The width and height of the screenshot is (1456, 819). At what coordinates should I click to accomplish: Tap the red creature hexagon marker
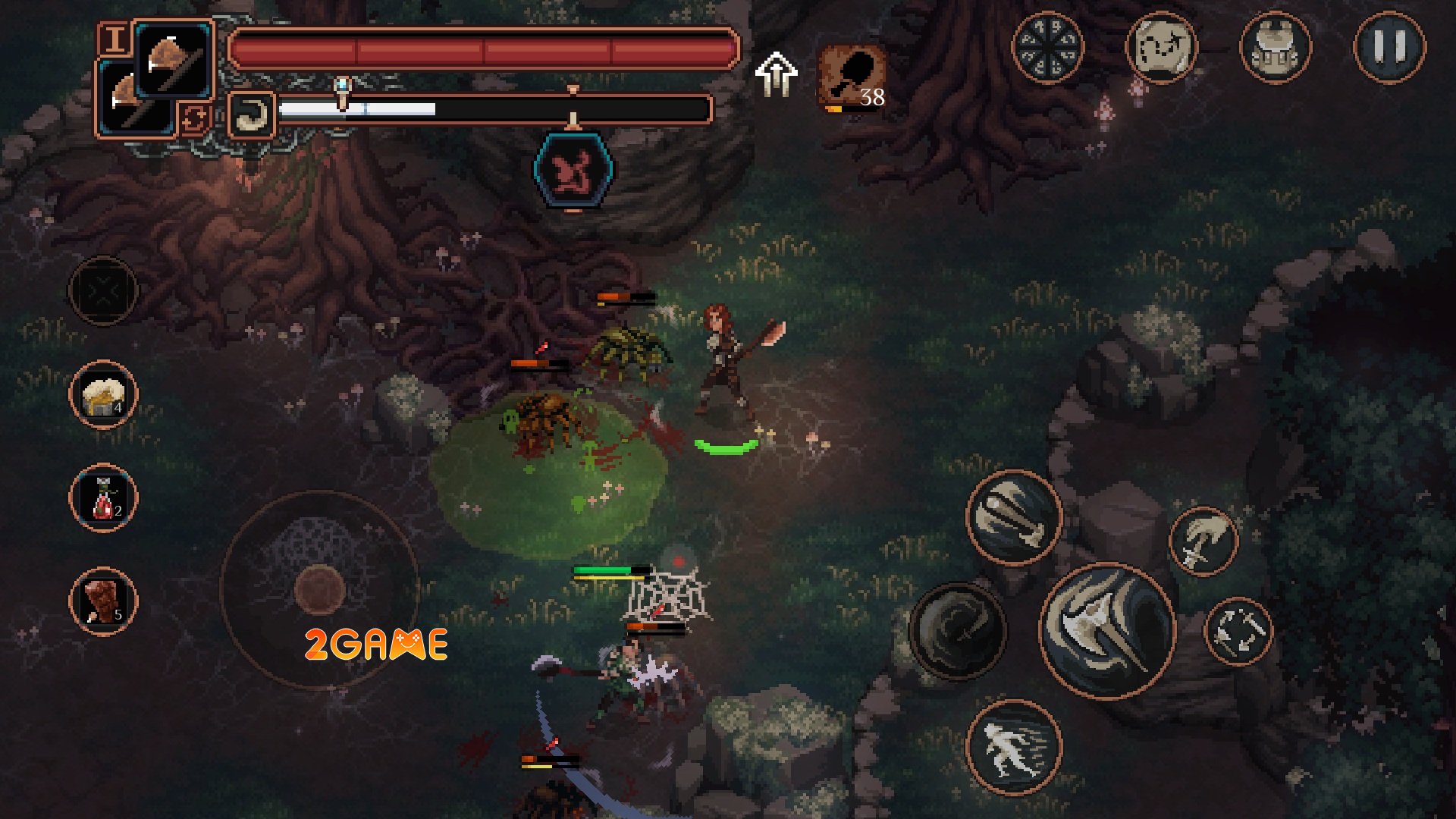click(573, 171)
